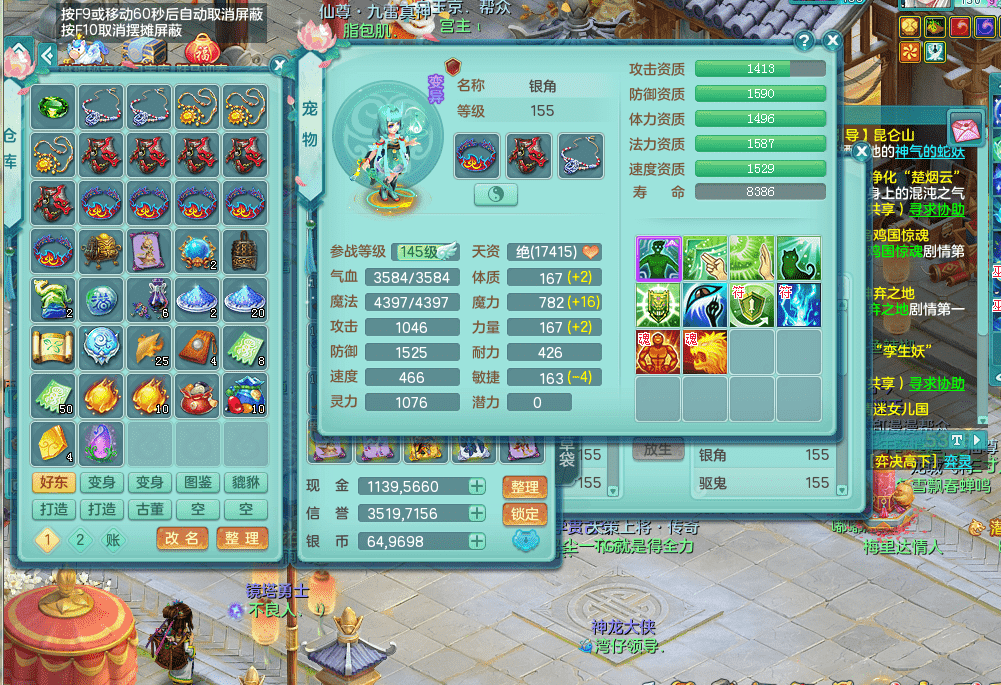Click the 锁定 lock button
This screenshot has width=1001, height=685.
524,514
